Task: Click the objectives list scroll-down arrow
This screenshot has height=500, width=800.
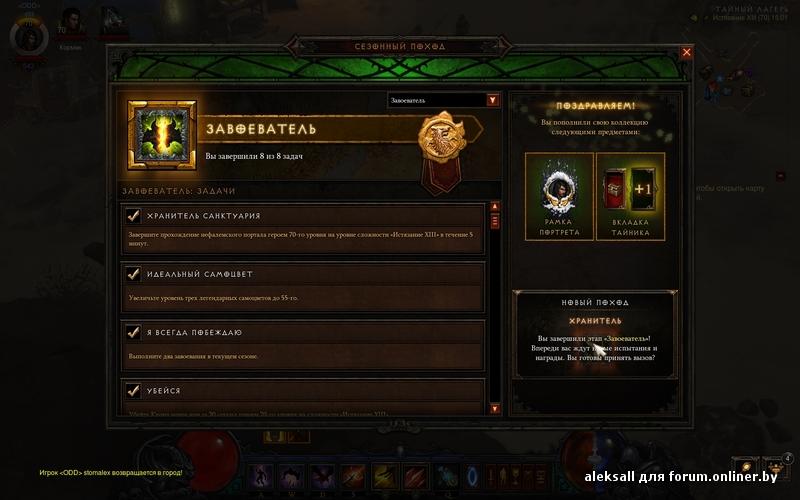Action: [494, 408]
